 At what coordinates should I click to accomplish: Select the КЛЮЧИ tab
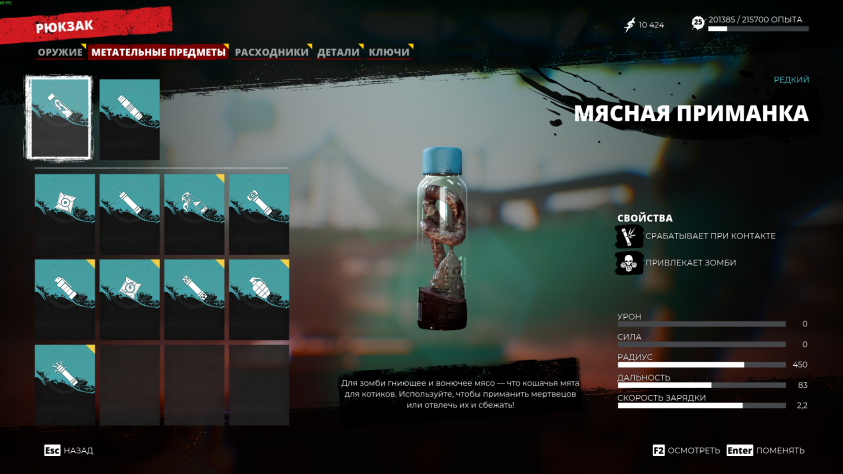point(389,52)
